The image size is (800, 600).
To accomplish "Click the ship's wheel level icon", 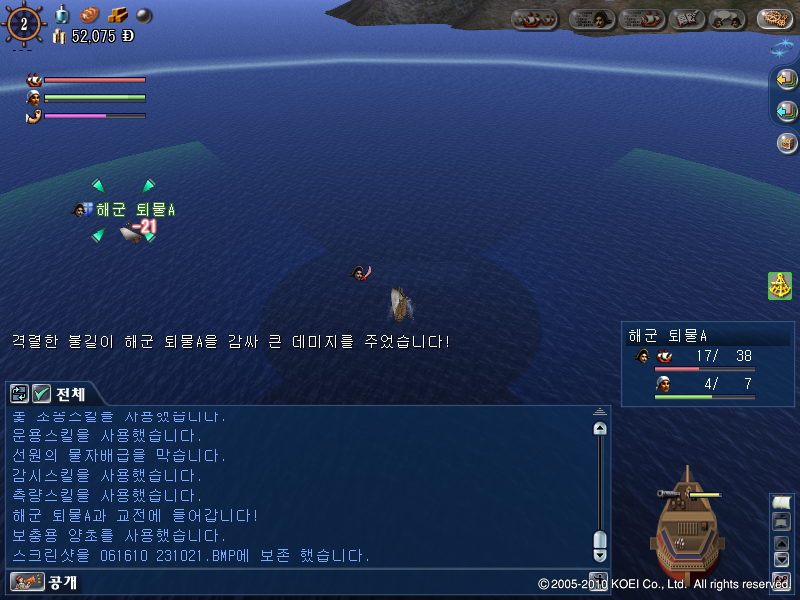I will click(x=23, y=23).
